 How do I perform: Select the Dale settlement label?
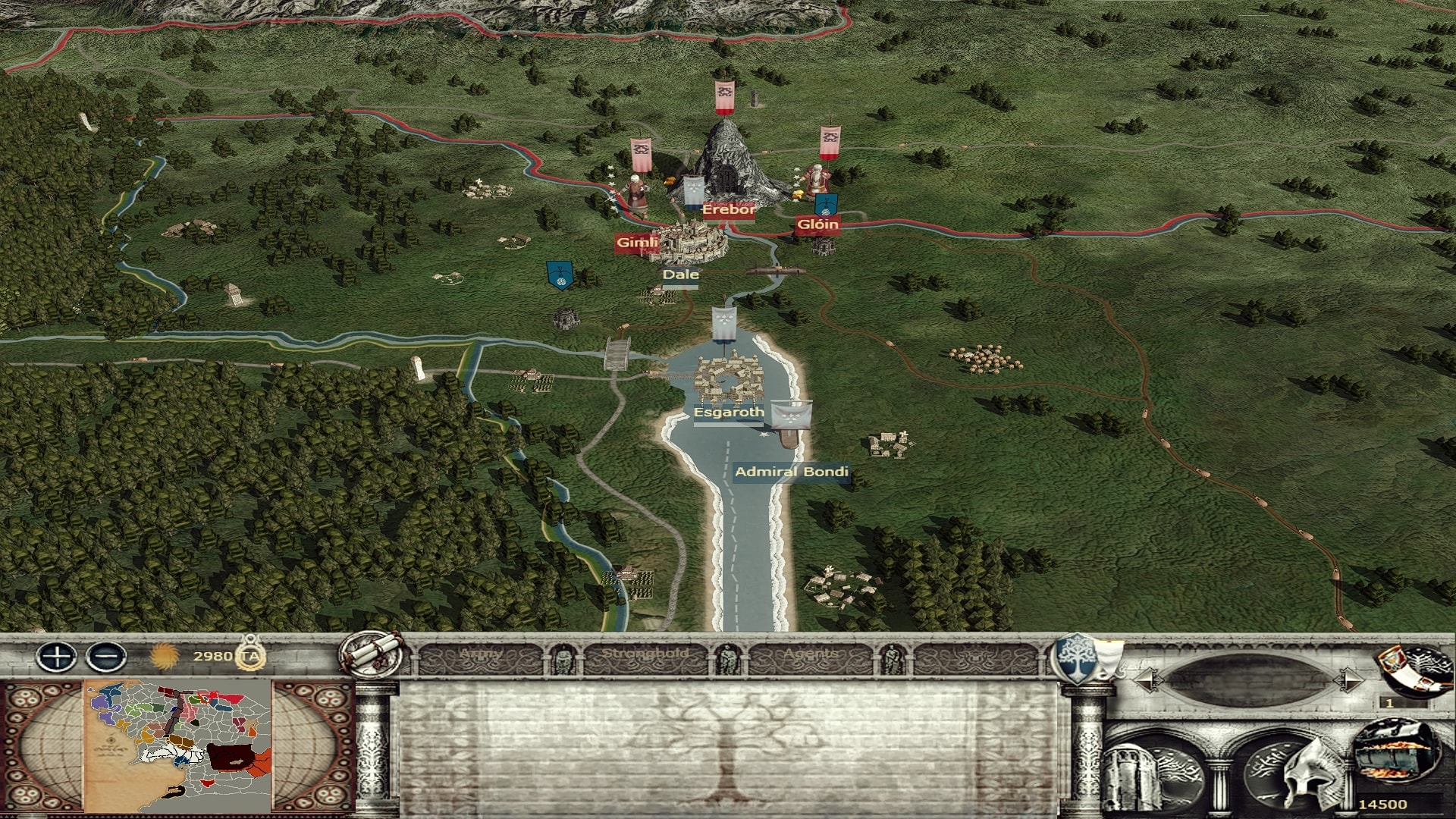pos(680,275)
